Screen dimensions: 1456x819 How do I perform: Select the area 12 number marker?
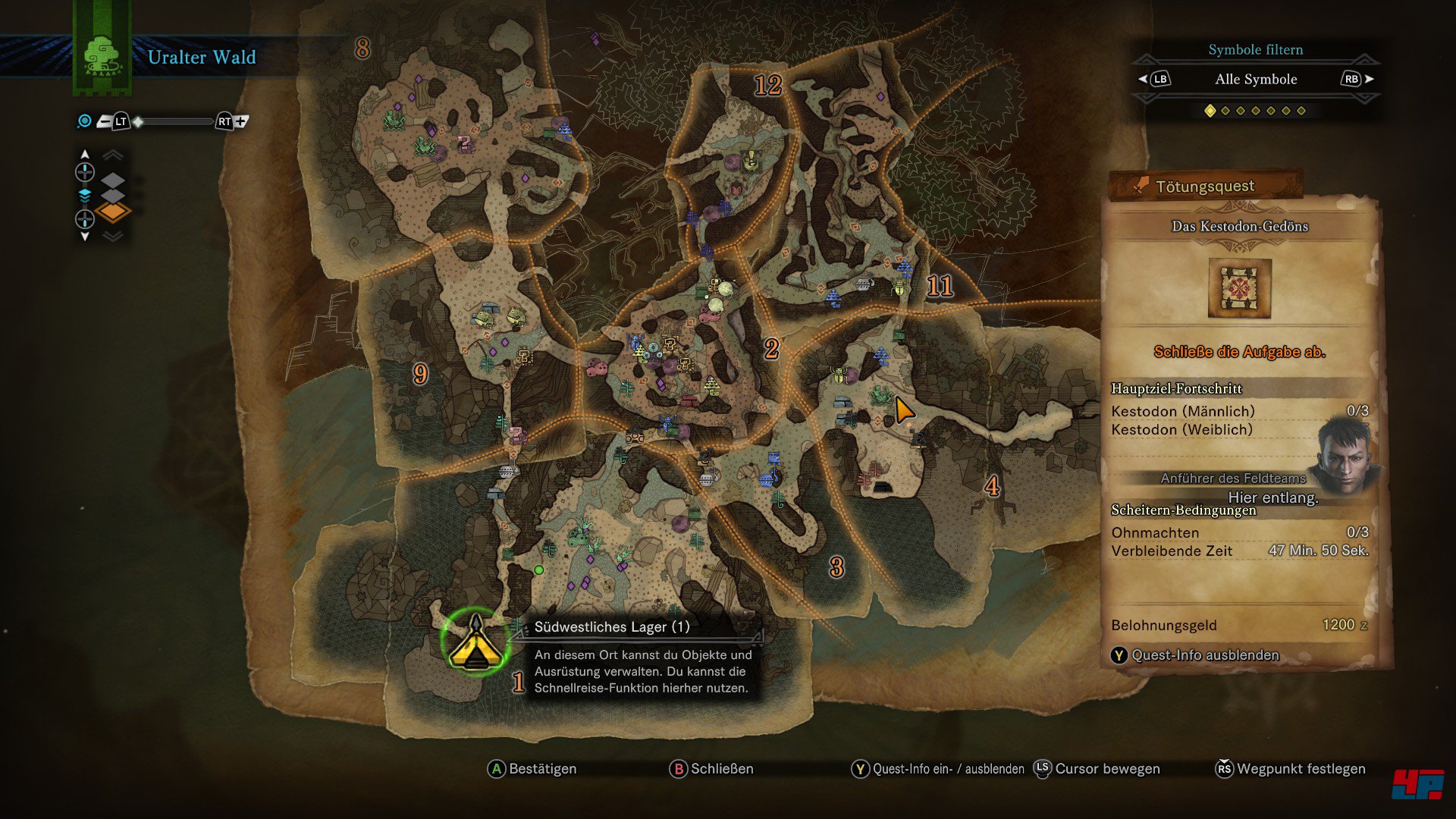click(767, 85)
